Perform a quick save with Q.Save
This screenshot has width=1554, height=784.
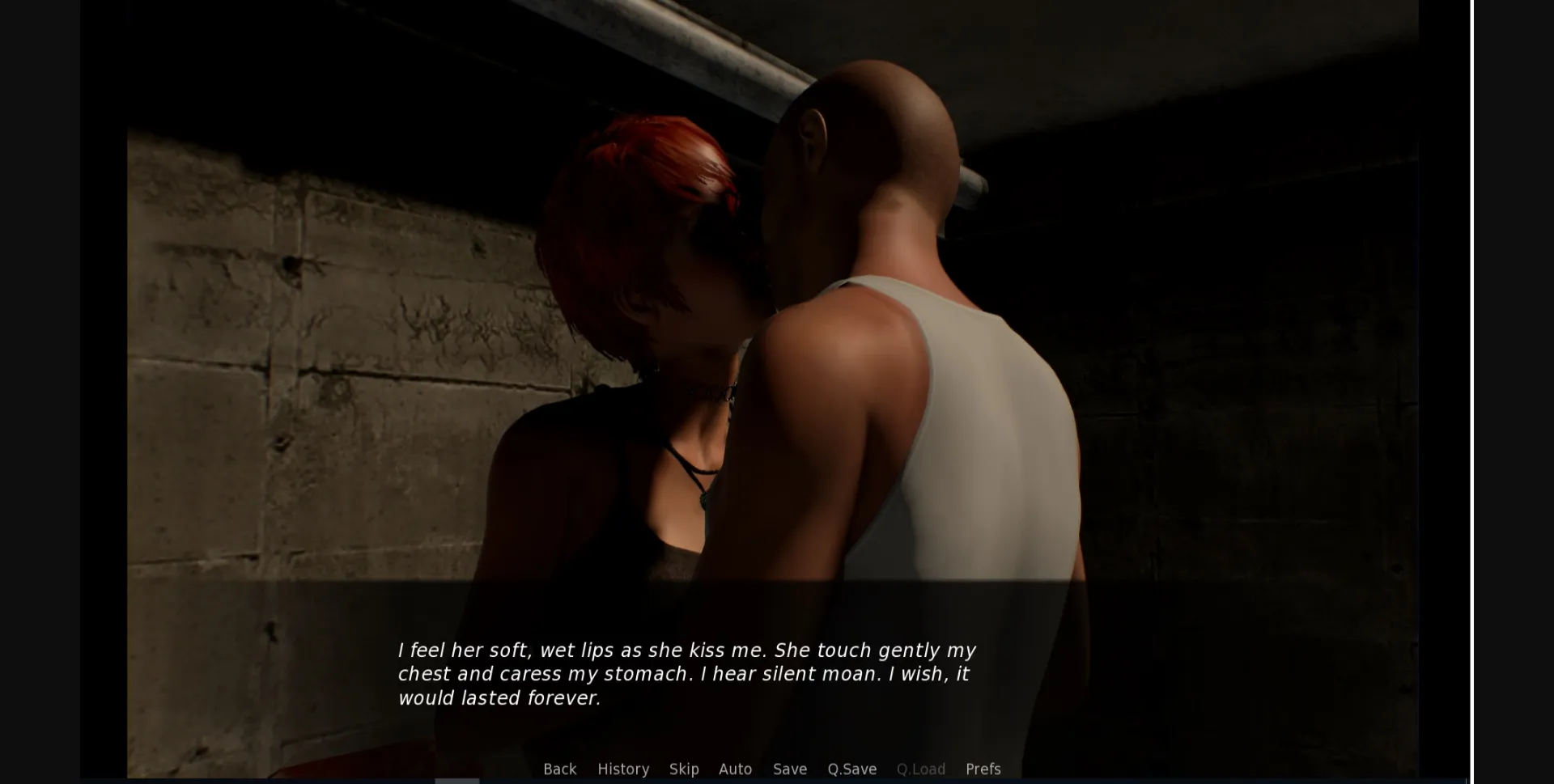[x=851, y=769]
